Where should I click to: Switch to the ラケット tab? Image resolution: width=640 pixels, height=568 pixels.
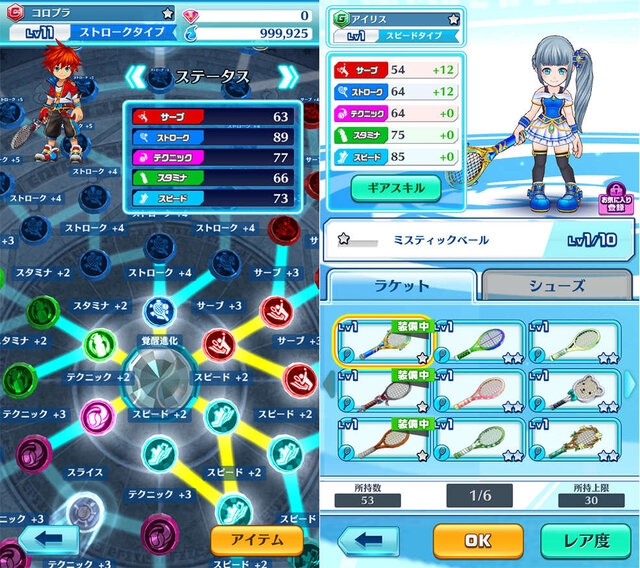pos(402,286)
